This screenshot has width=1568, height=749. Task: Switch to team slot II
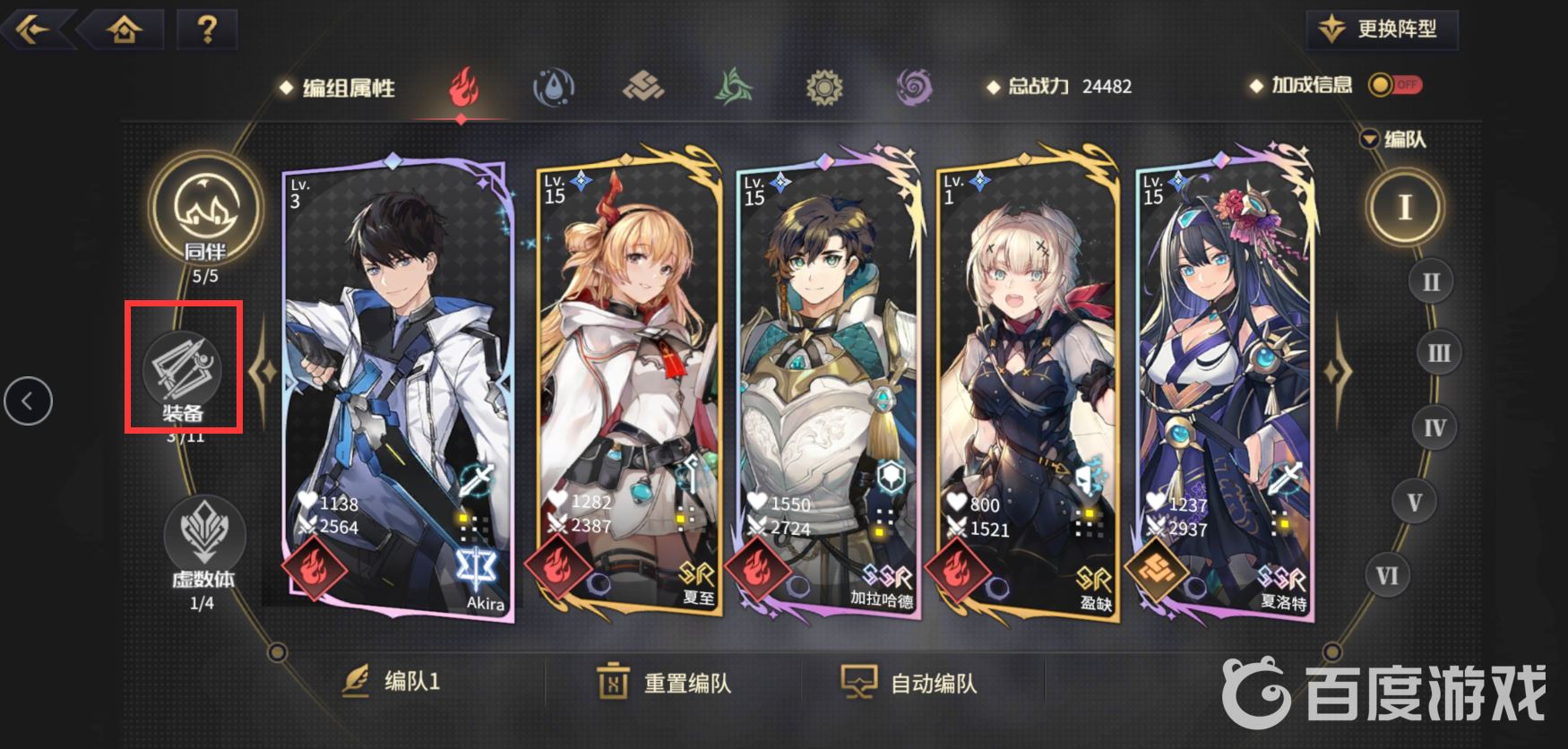[x=1431, y=281]
